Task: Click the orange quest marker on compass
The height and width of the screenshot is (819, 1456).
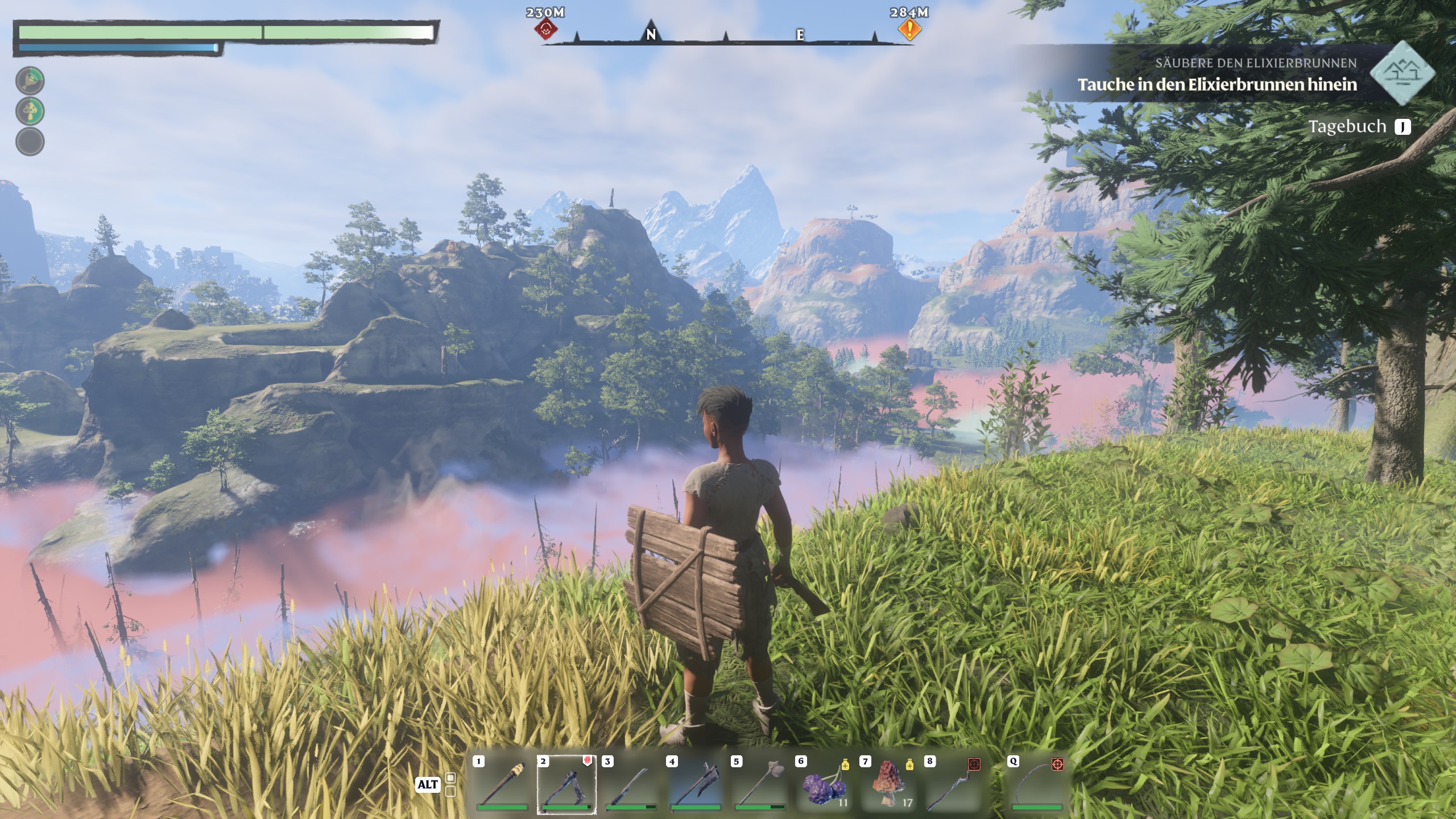Action: point(909,29)
